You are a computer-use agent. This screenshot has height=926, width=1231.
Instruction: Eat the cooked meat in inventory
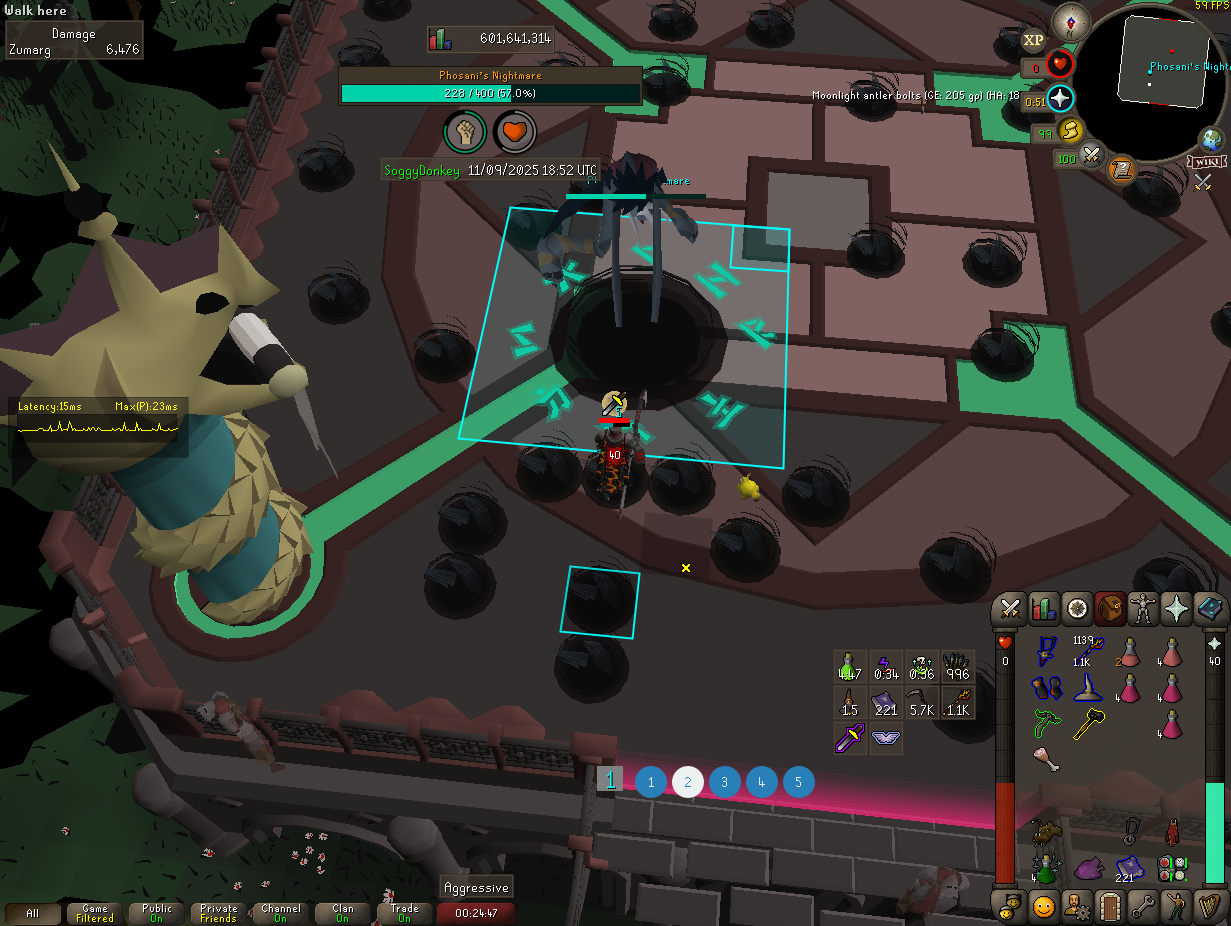click(x=1047, y=760)
